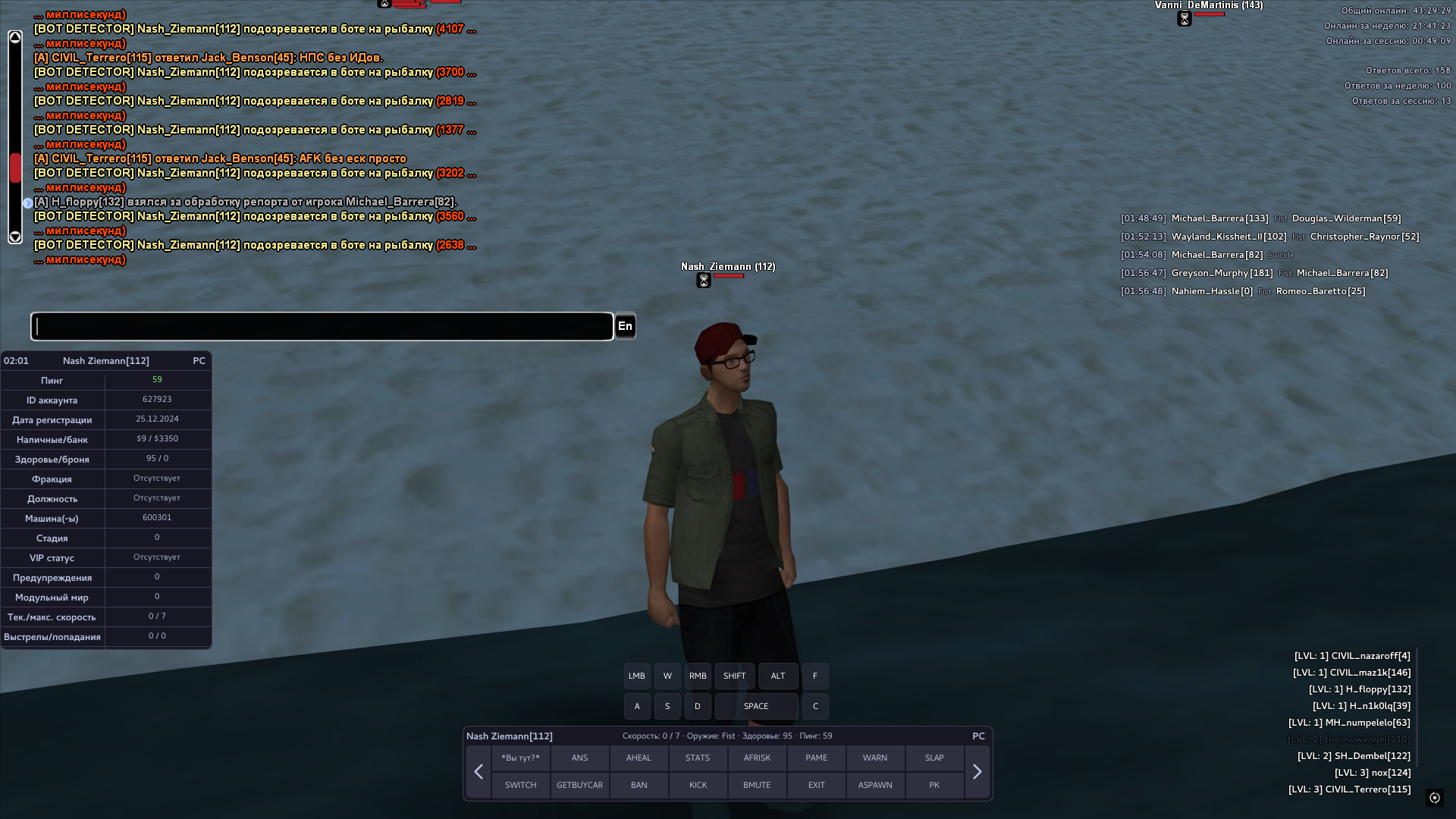This screenshot has height=819, width=1456.
Task: Issue a WARN to the player
Action: [875, 758]
